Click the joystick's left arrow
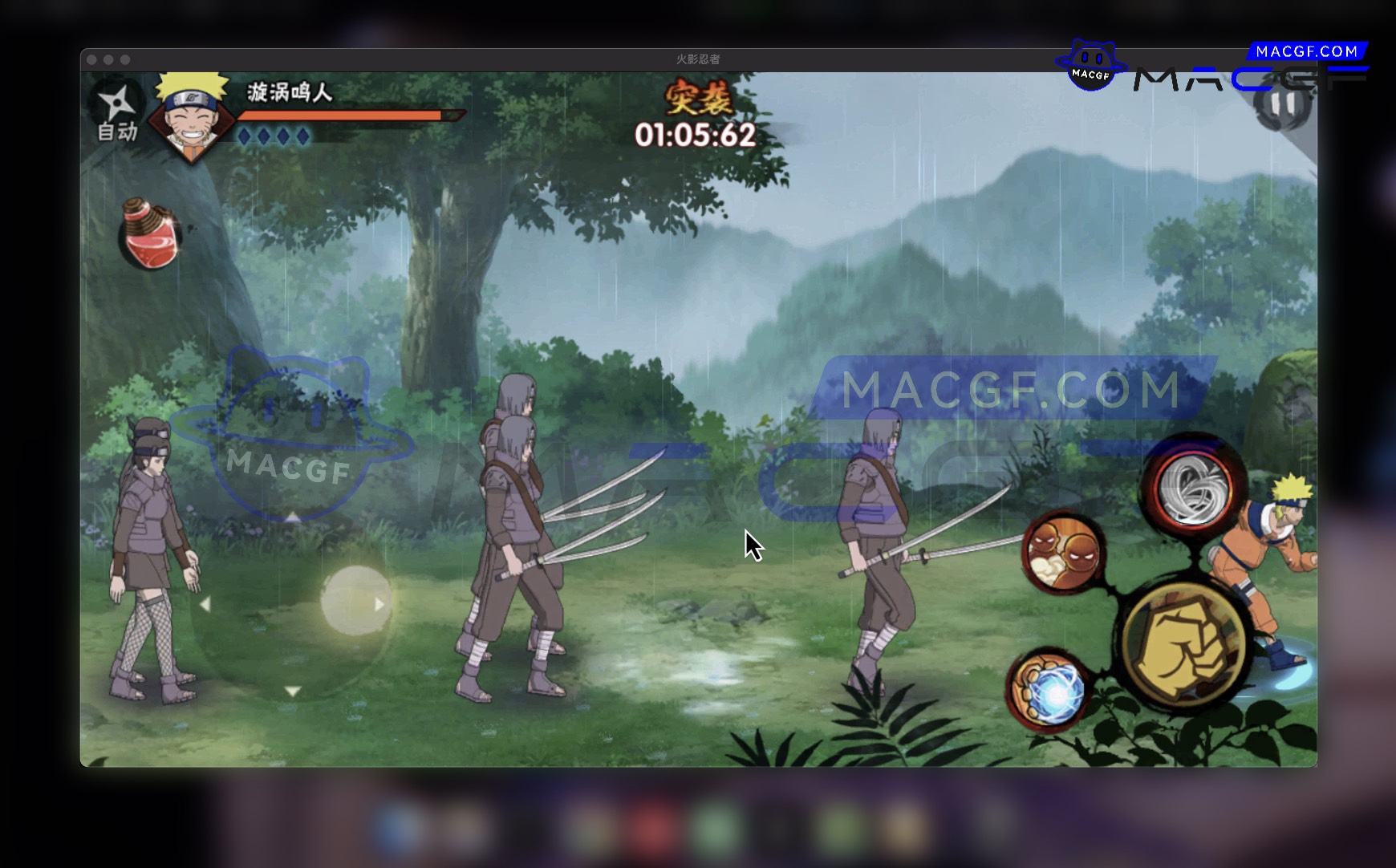1396x868 pixels. (205, 604)
